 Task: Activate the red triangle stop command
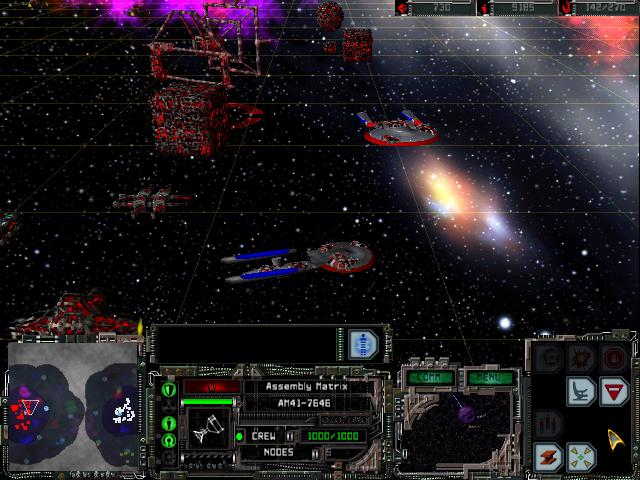[x=614, y=391]
